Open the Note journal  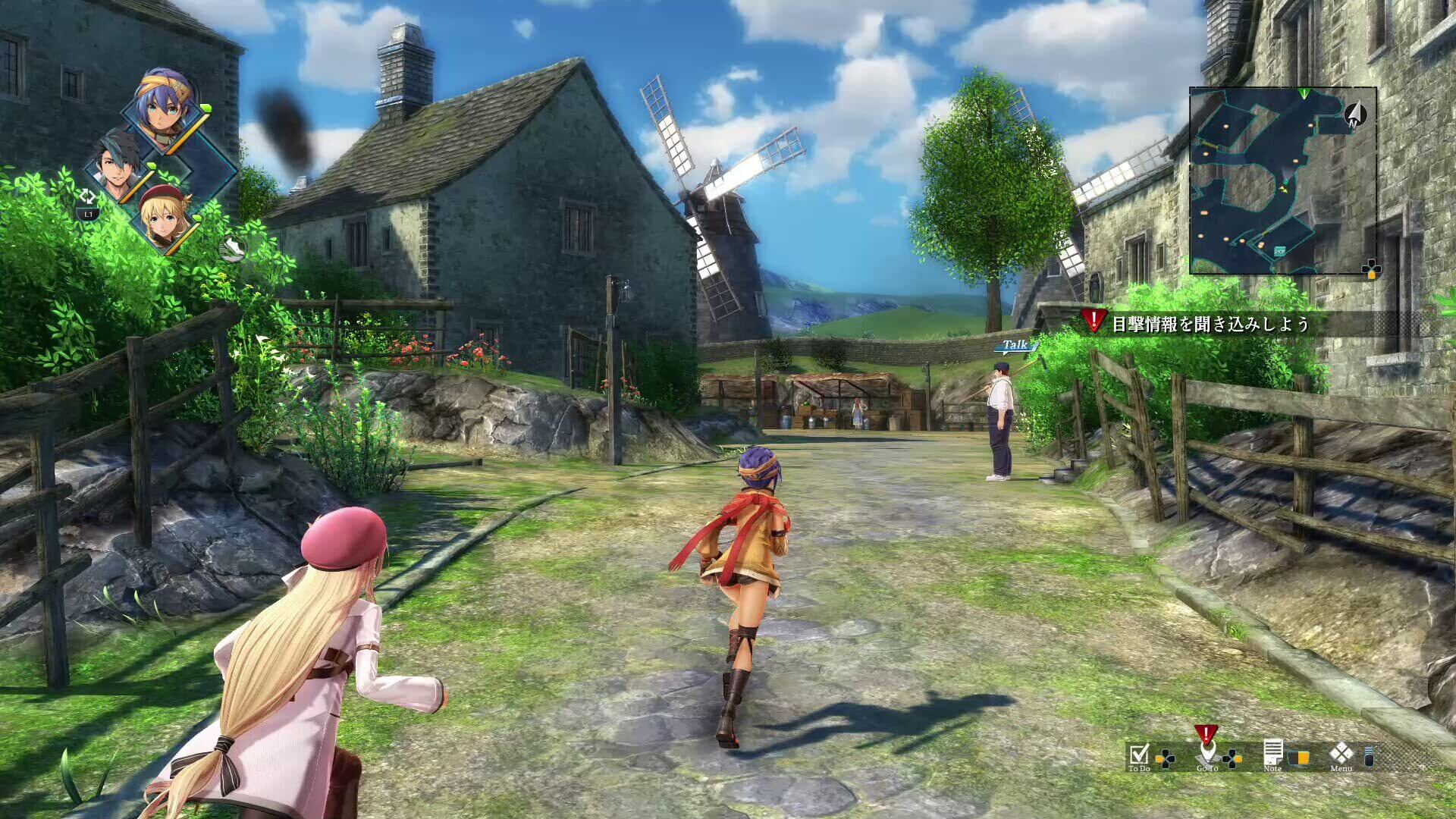1273,755
